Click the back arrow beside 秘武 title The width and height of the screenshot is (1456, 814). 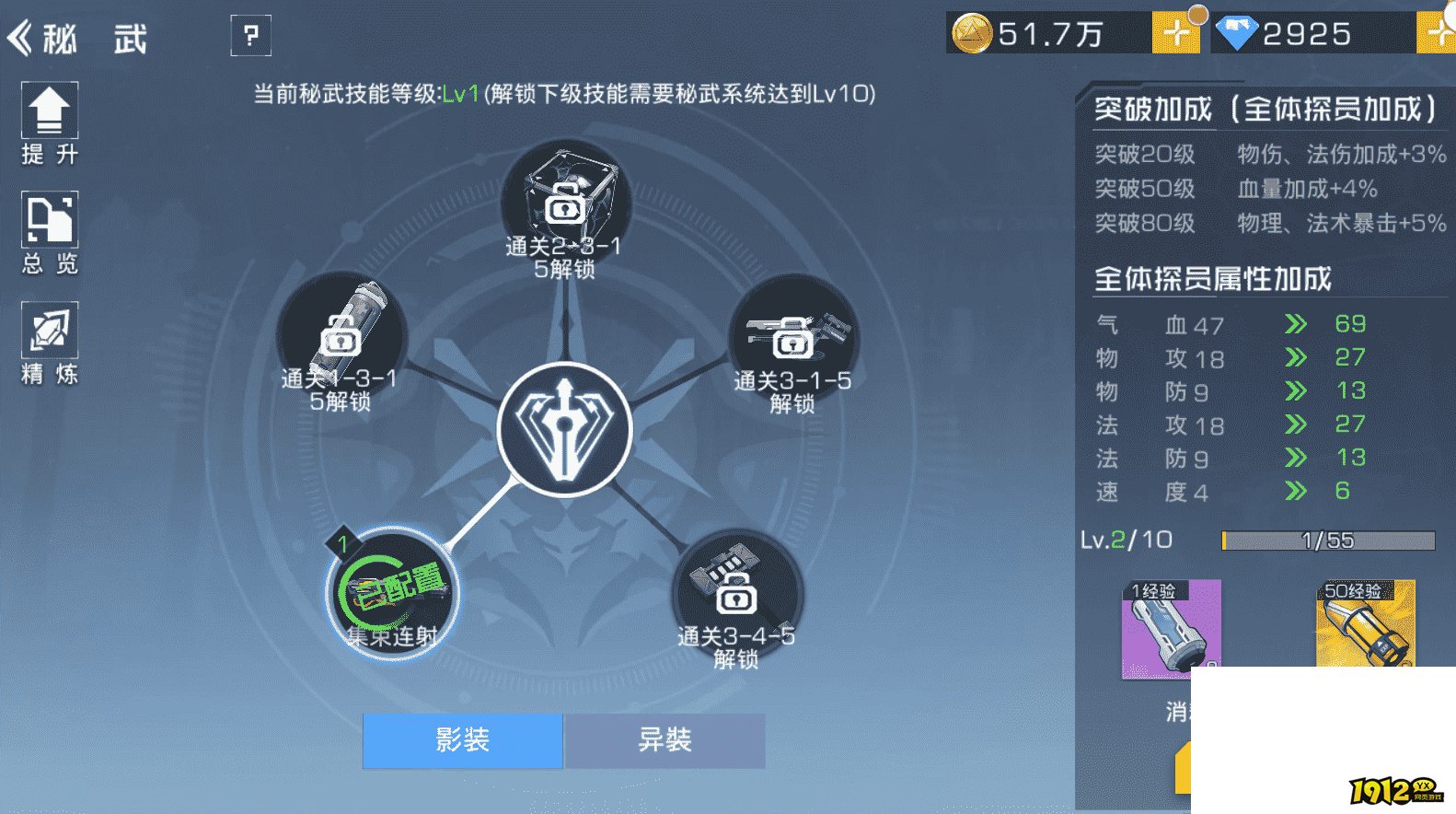(20, 37)
